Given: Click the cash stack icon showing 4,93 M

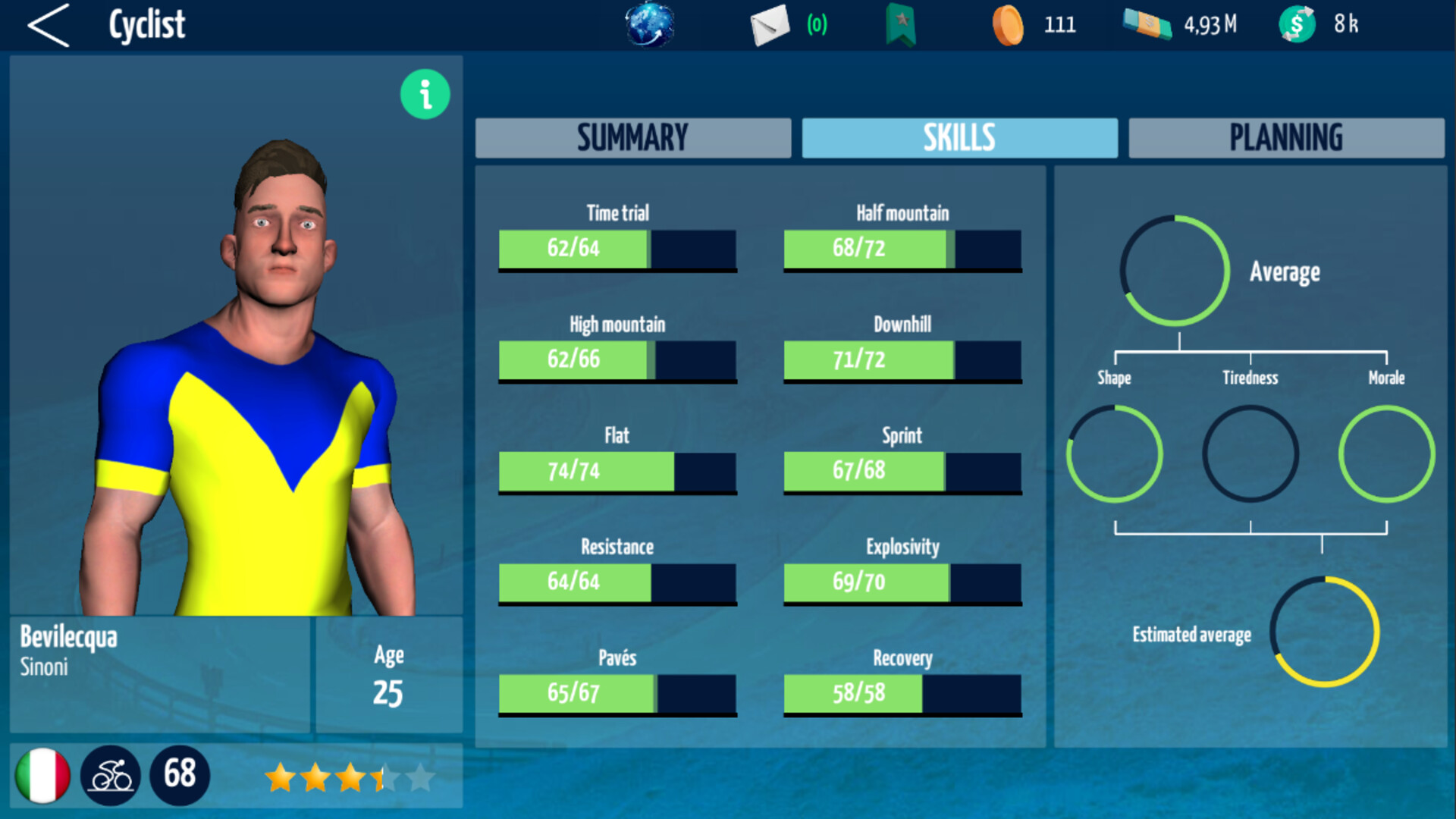Looking at the screenshot, I should coord(1147,24).
